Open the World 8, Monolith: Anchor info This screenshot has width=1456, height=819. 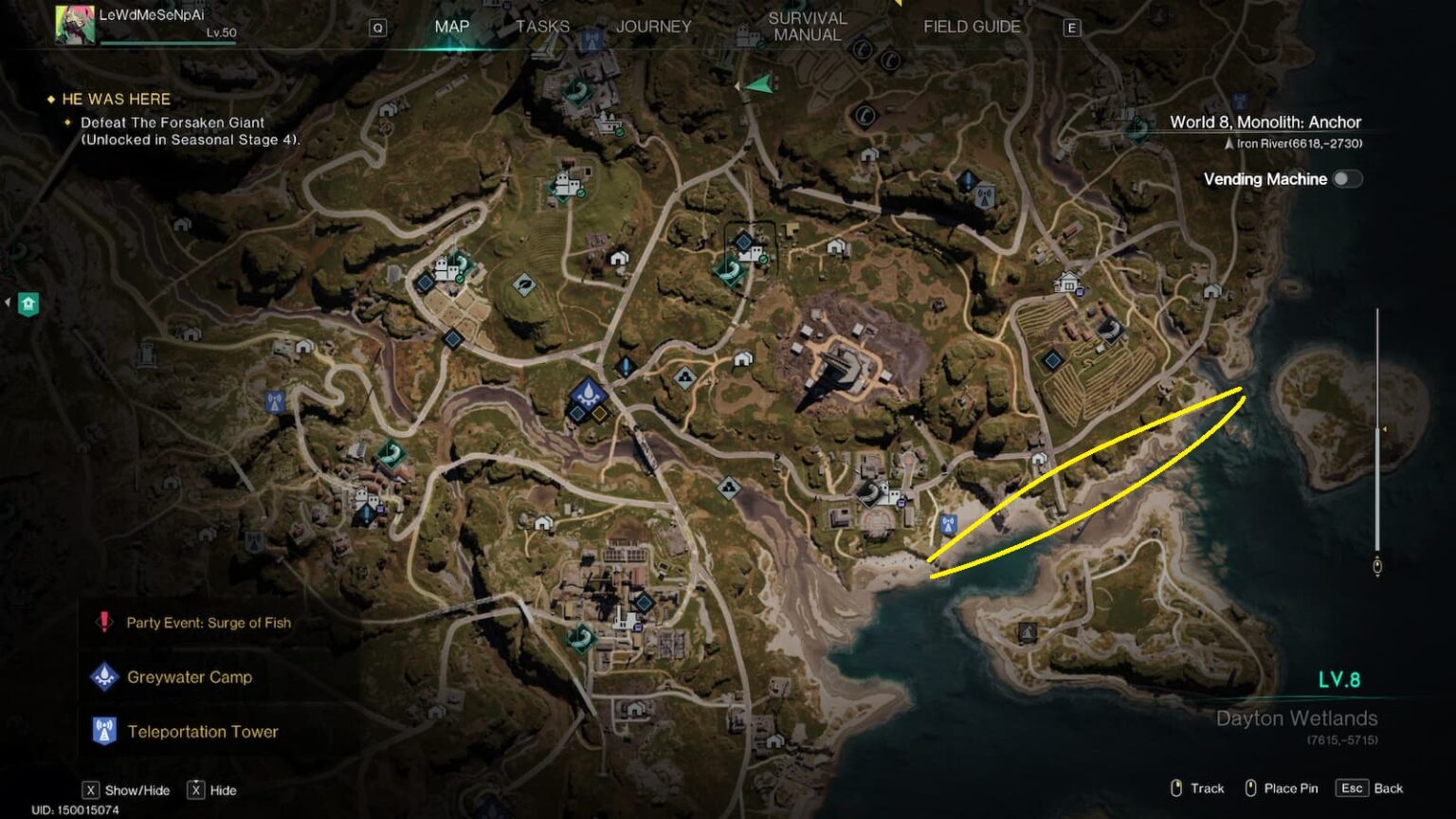[1265, 122]
